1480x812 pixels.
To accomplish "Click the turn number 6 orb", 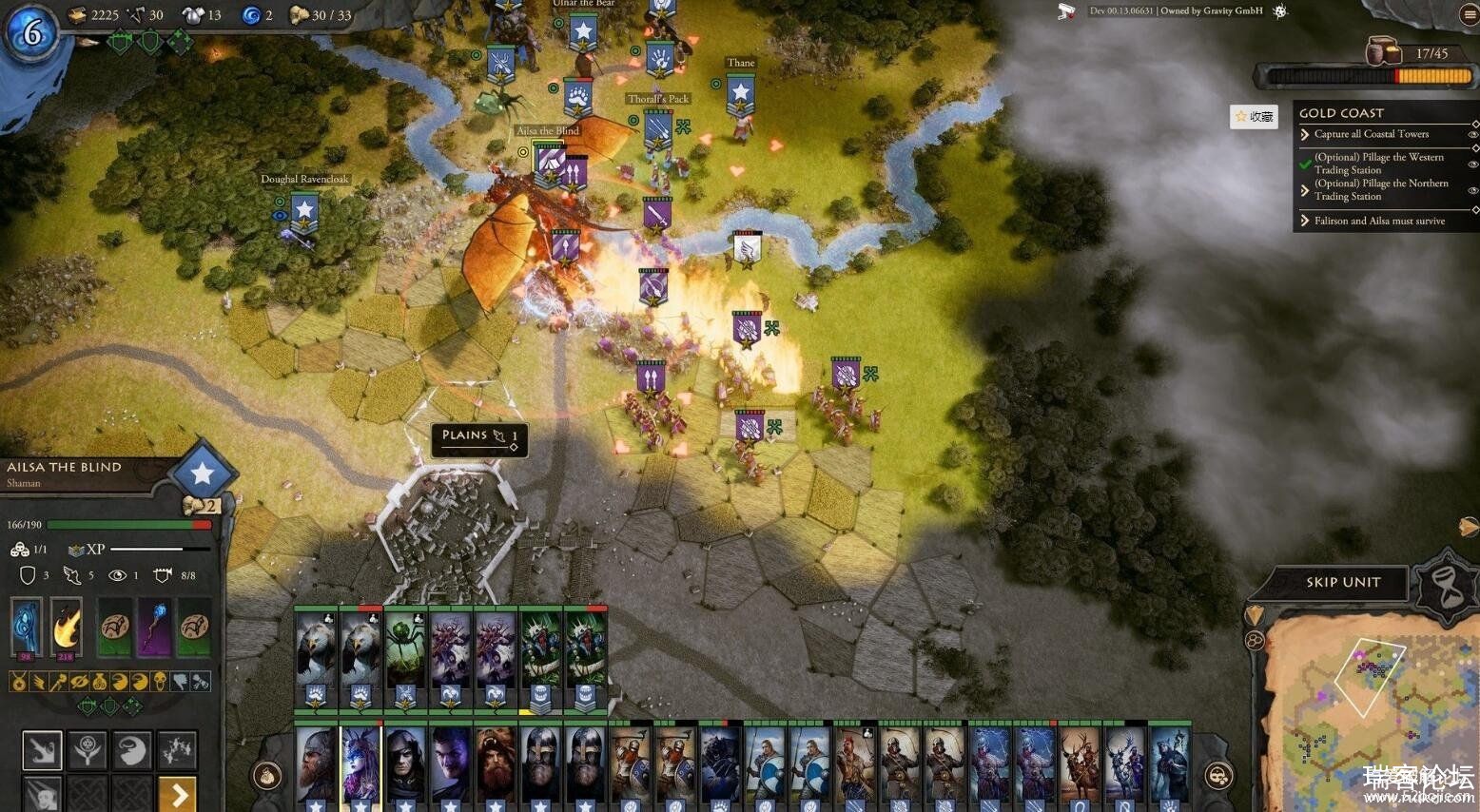I will 32,33.
